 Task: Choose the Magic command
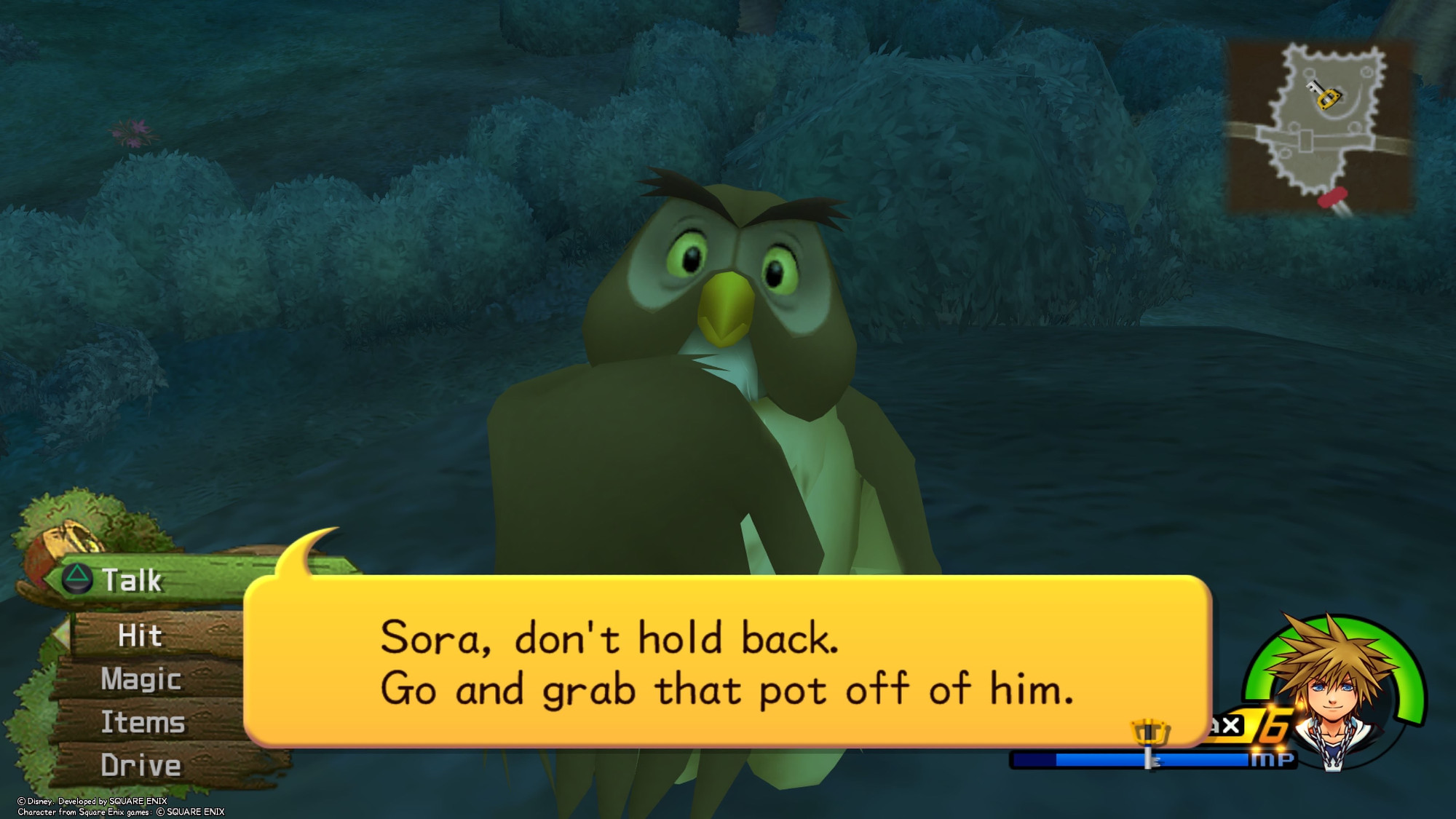pos(141,679)
